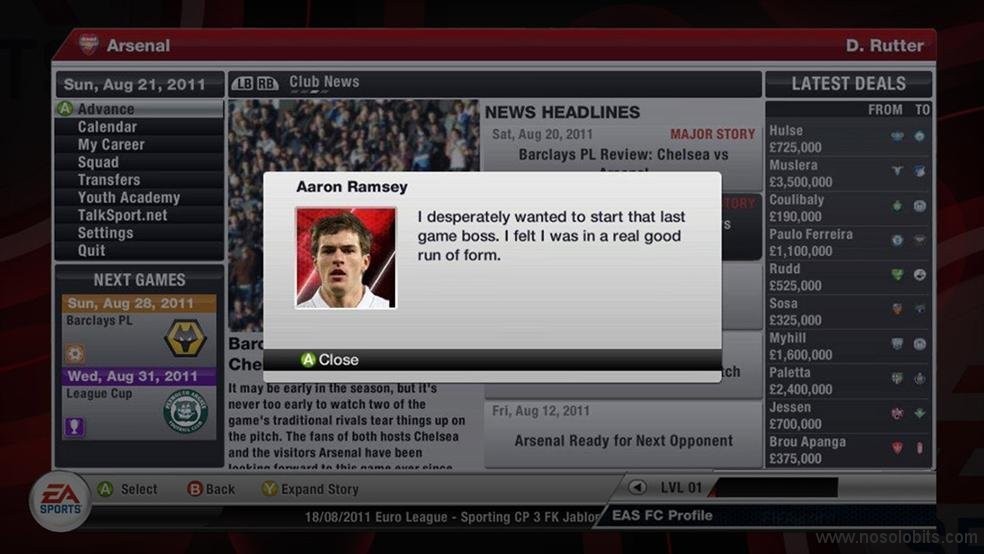Image resolution: width=984 pixels, height=554 pixels.
Task: Select the Paletta £2,400,000 deal row
Action: click(848, 381)
